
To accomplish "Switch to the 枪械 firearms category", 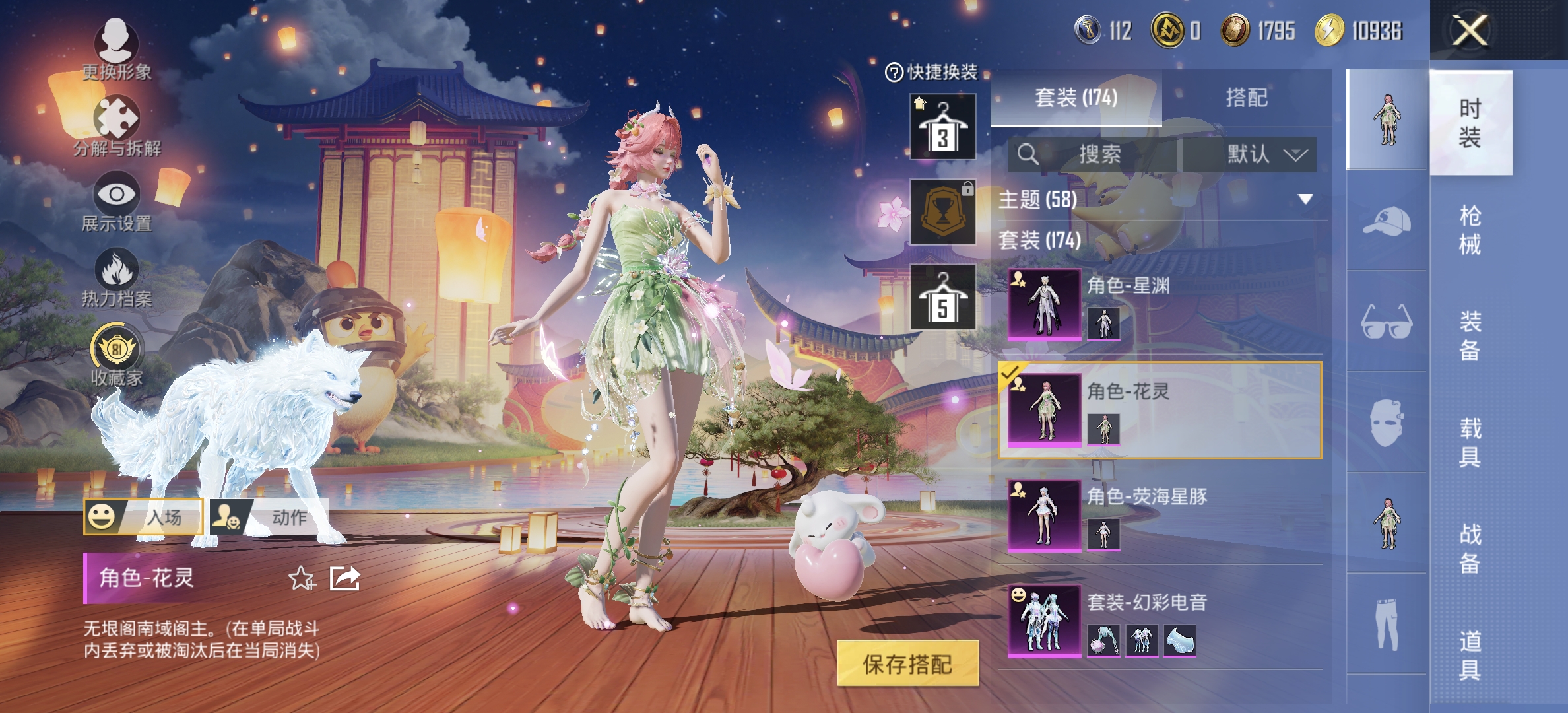I will [1470, 229].
